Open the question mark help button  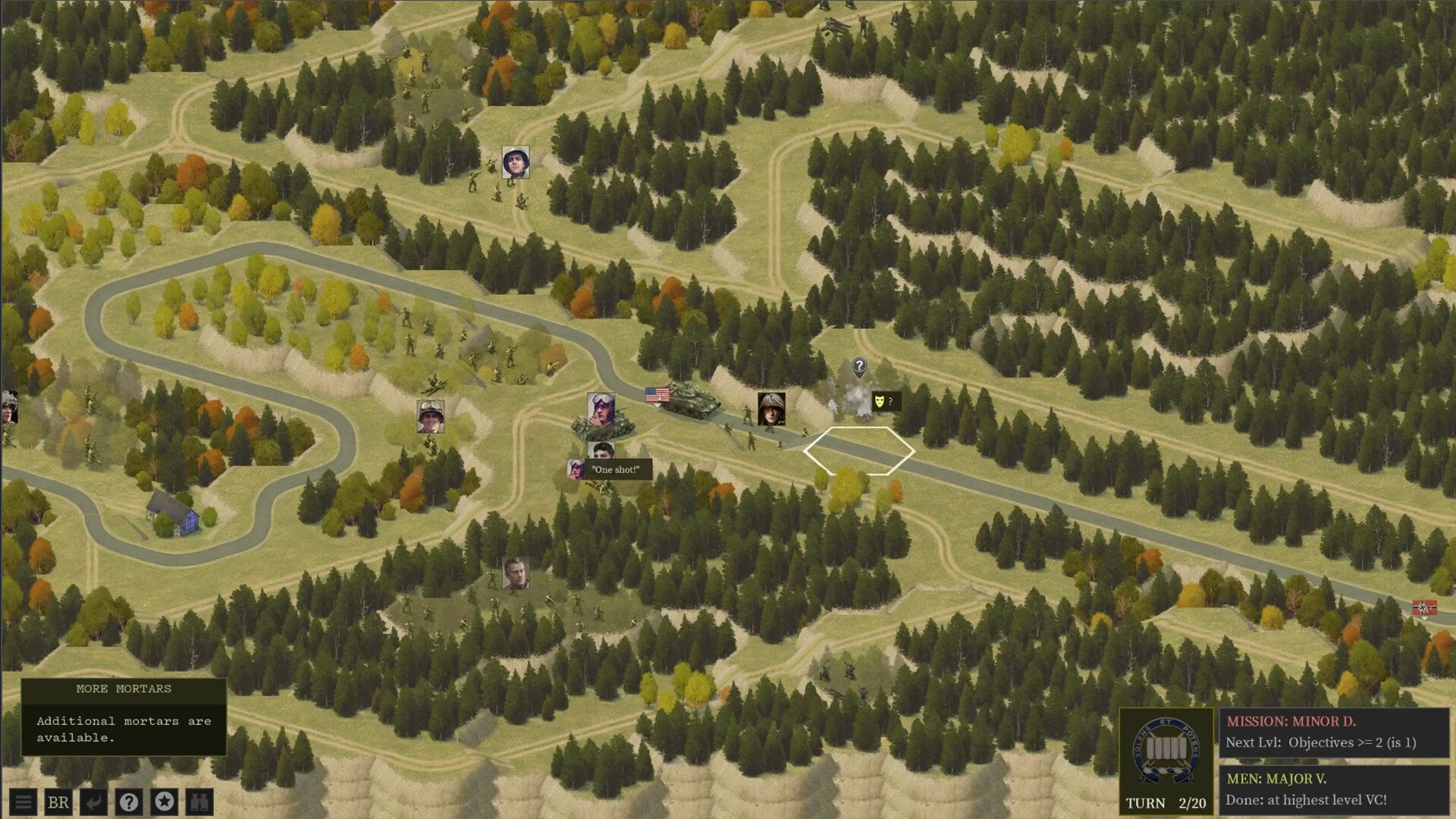(x=129, y=802)
